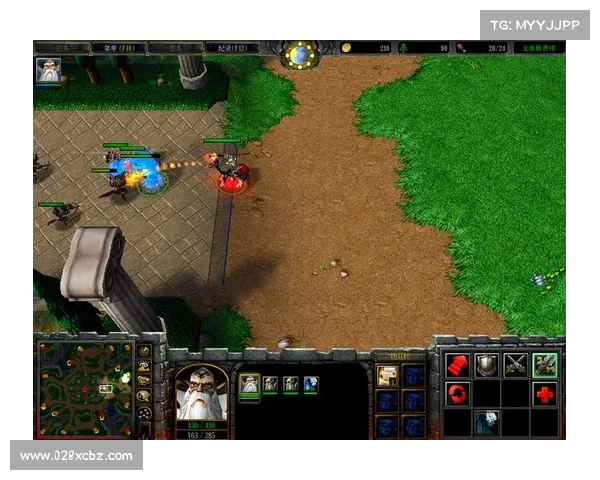
Task: Select the blue-tinted unit in the group panel
Action: click(311, 384)
